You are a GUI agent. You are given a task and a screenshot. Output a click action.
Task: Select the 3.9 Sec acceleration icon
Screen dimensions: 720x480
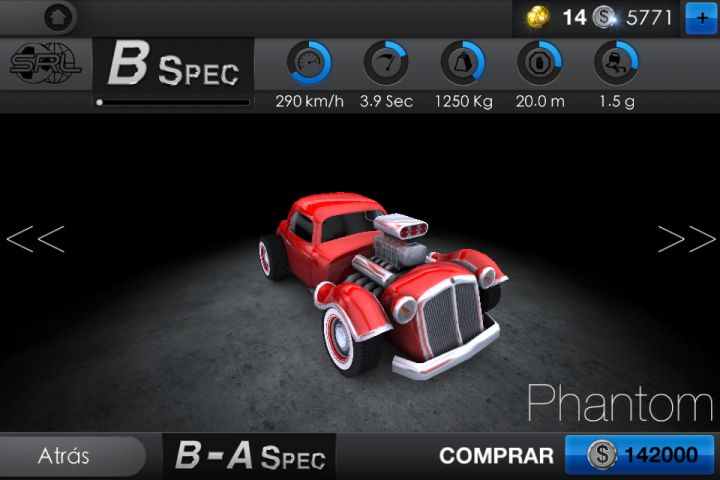coord(385,64)
